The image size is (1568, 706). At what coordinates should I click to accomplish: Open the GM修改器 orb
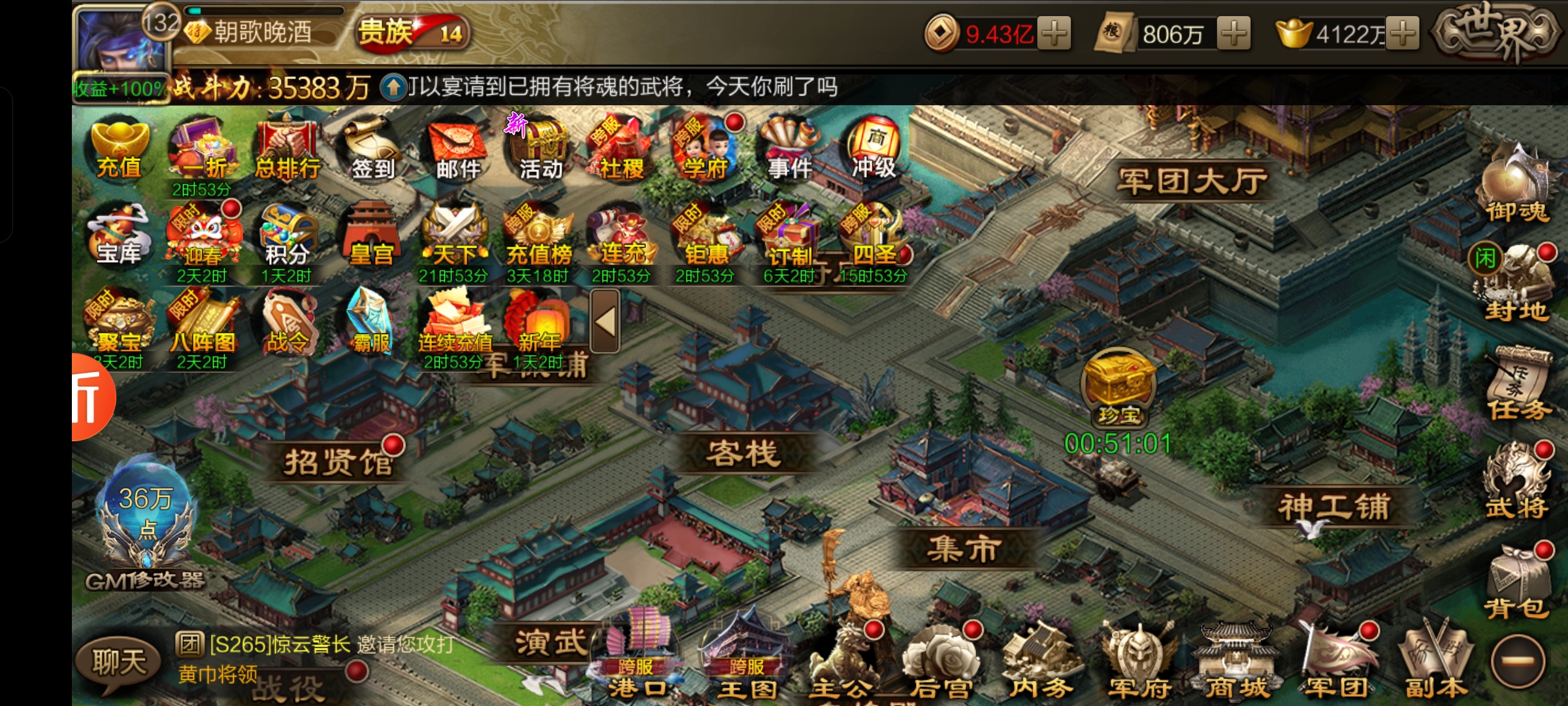click(x=146, y=523)
